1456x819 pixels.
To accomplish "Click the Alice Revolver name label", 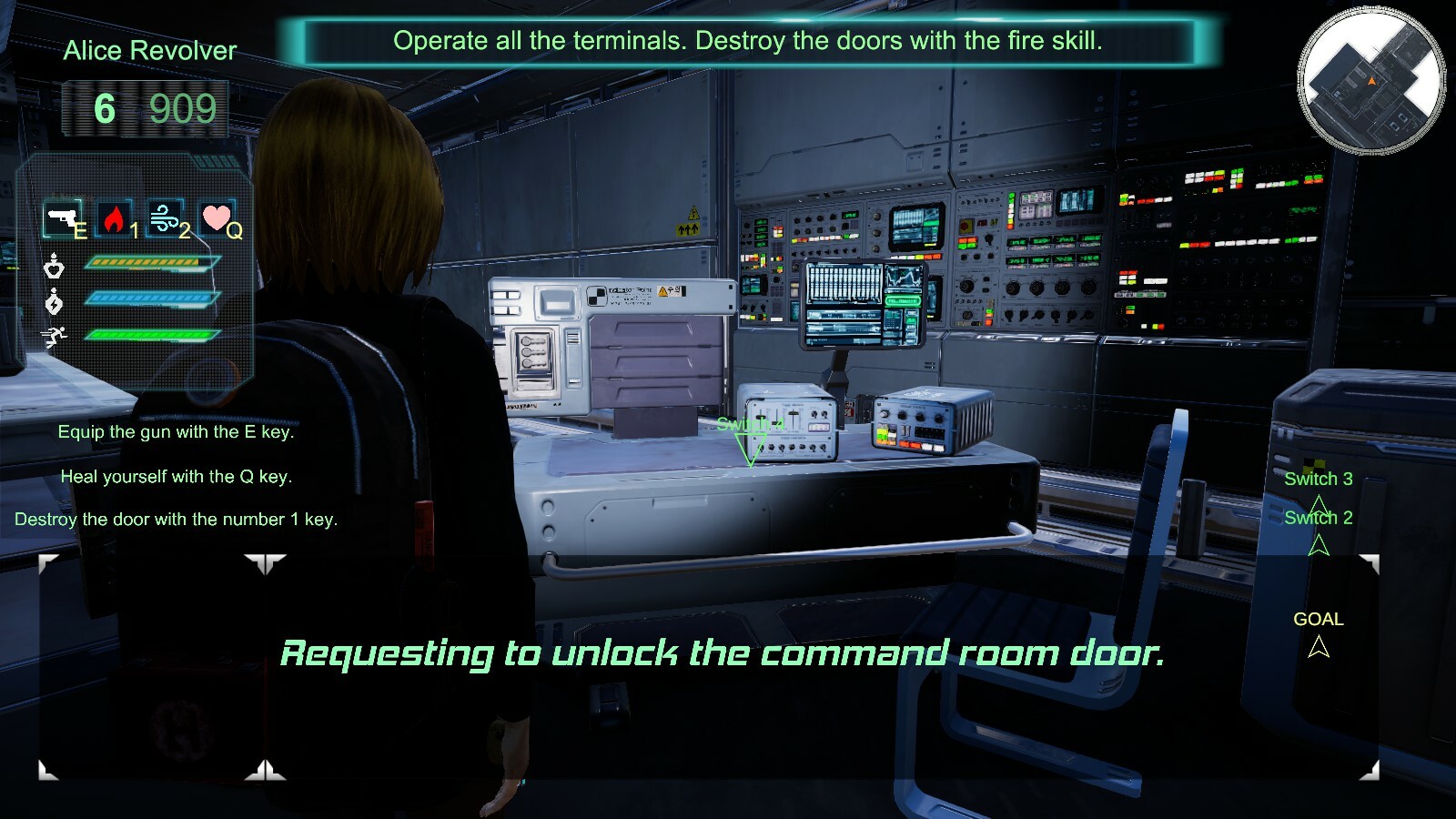I will click(x=148, y=51).
